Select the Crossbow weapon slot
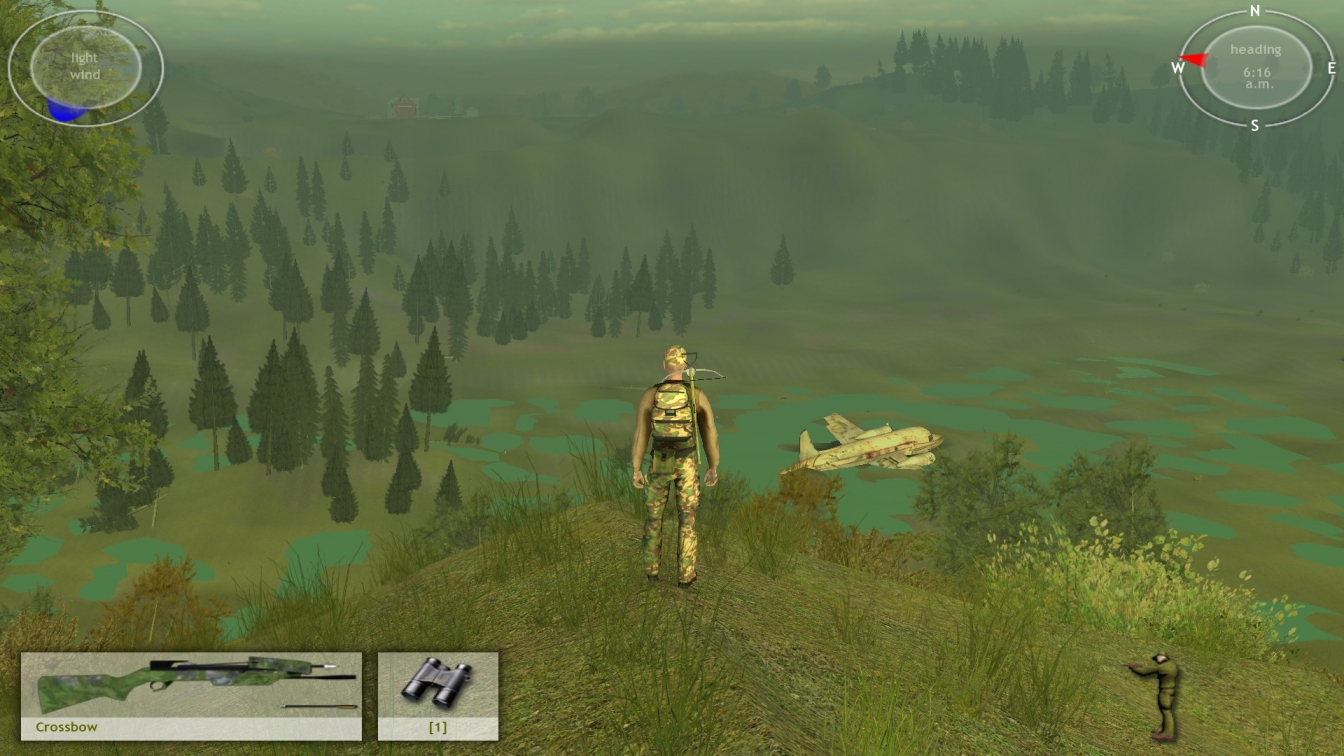This screenshot has height=756, width=1344. click(191, 695)
